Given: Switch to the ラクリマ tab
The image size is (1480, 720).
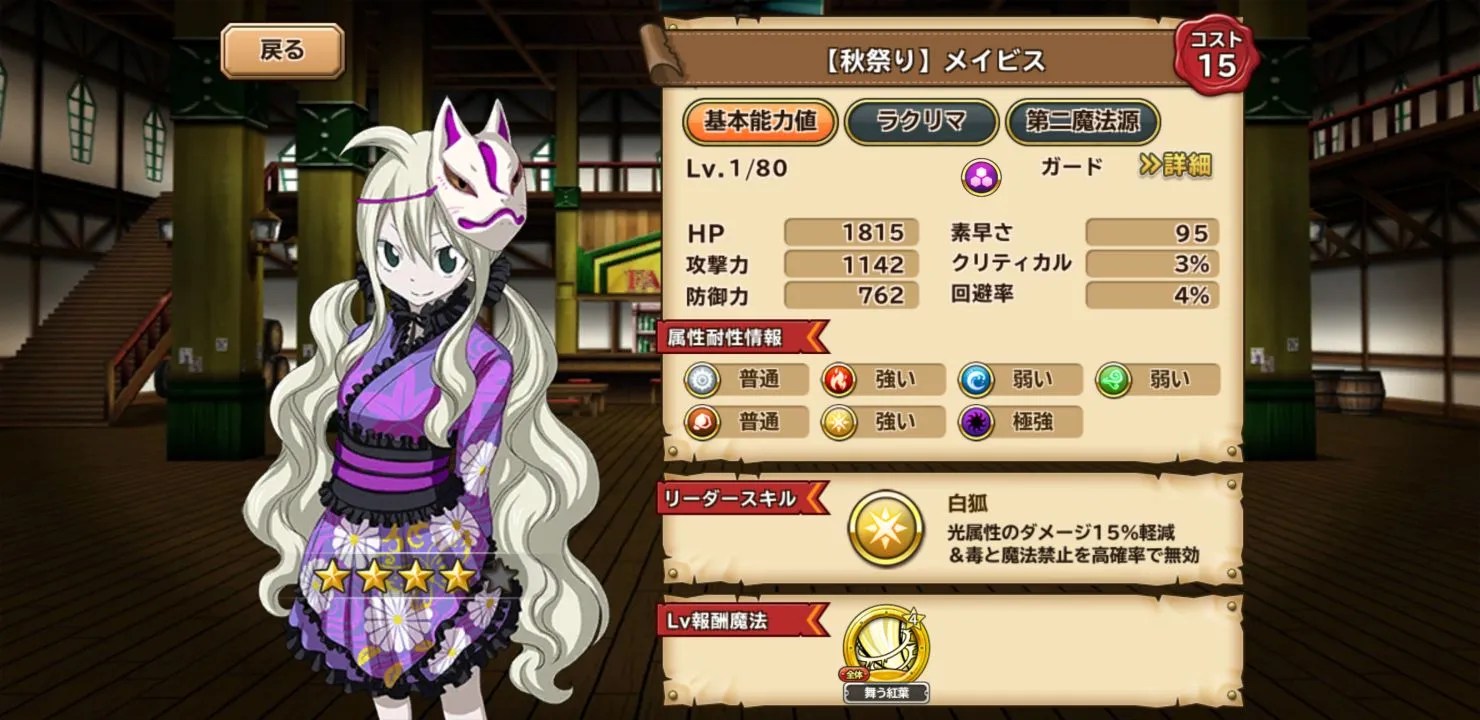Looking at the screenshot, I should 919,123.
